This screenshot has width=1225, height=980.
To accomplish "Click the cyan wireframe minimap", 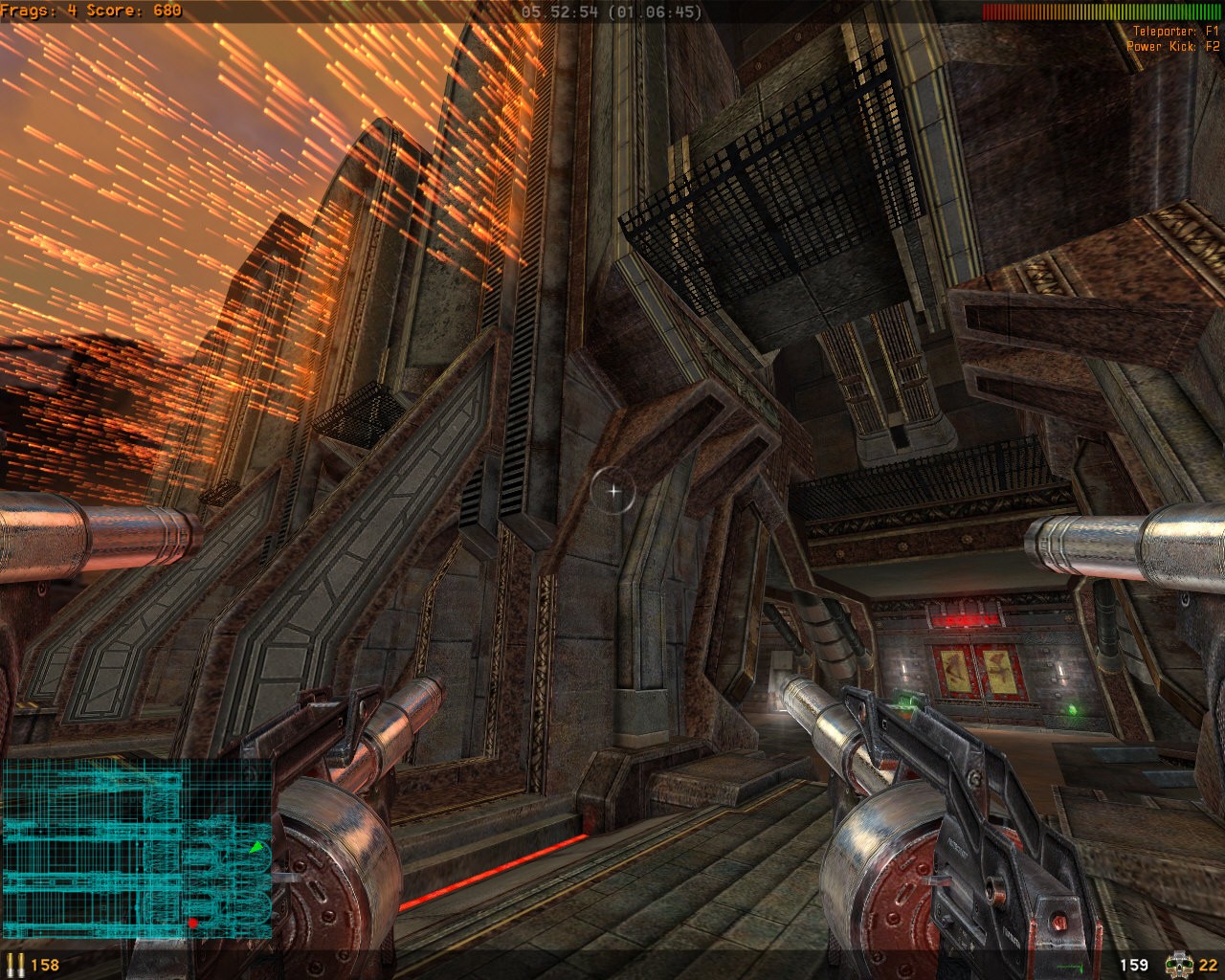I will point(137,849).
